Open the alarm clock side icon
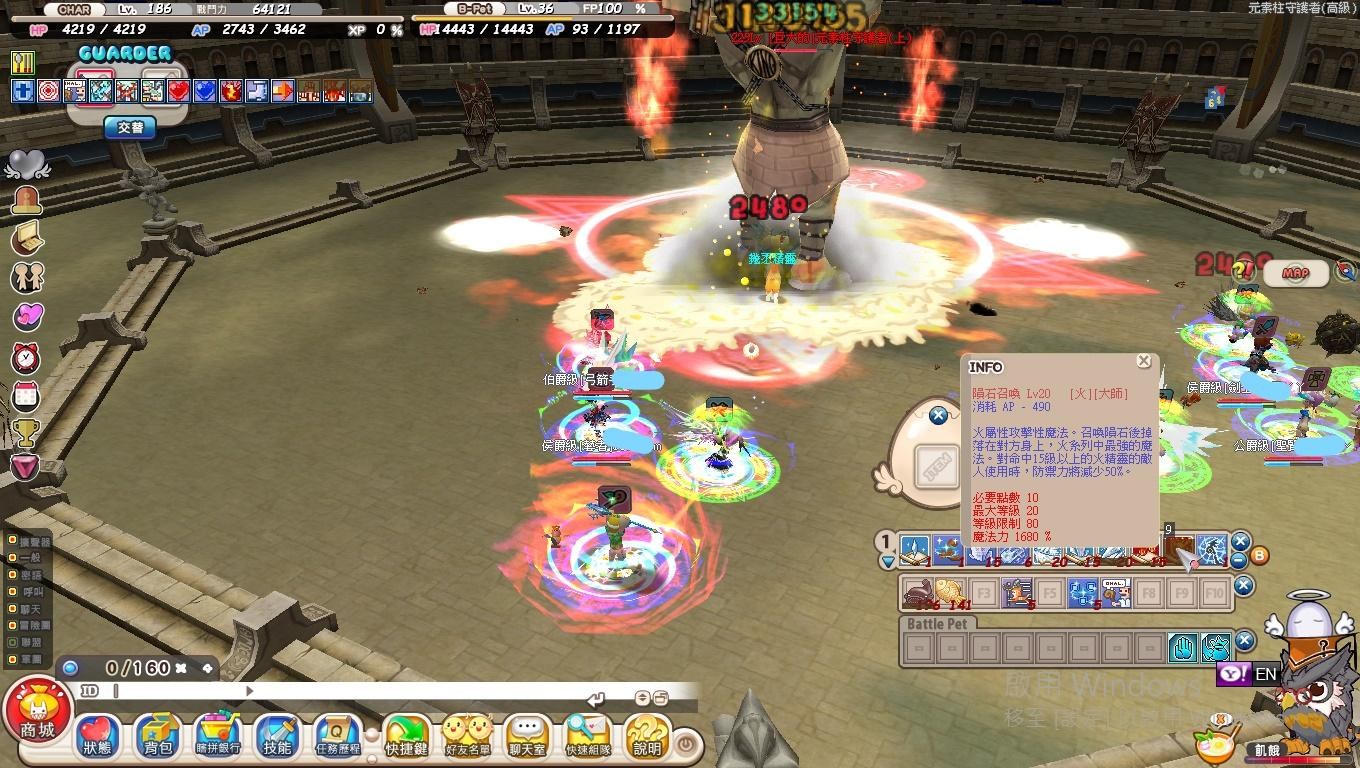This screenshot has width=1360, height=768. click(26, 358)
